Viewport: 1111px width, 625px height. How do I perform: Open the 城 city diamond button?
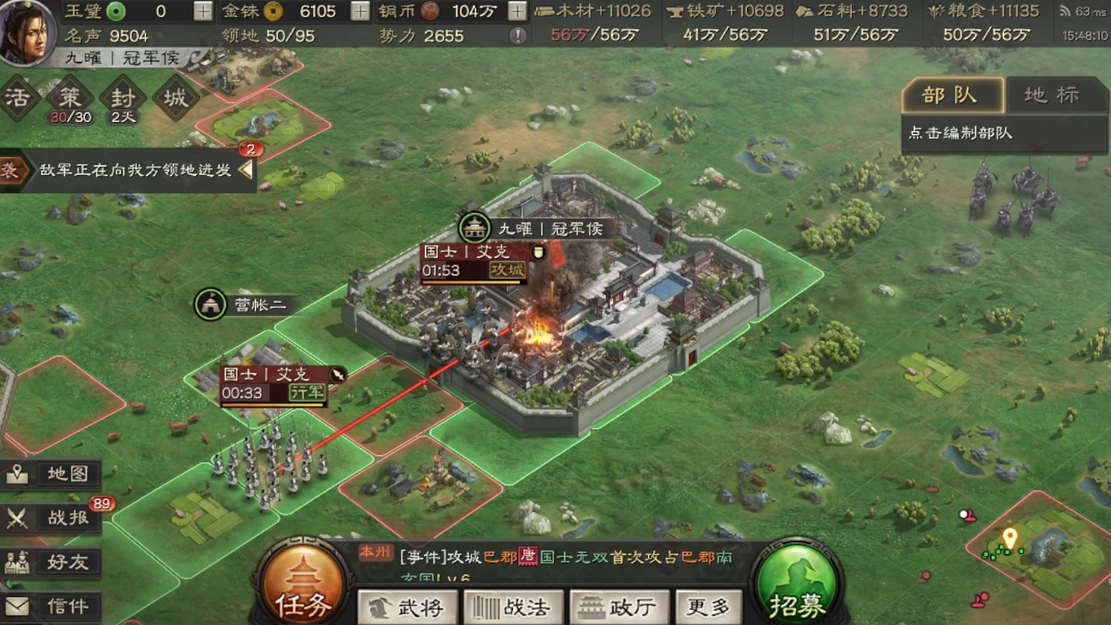(176, 99)
